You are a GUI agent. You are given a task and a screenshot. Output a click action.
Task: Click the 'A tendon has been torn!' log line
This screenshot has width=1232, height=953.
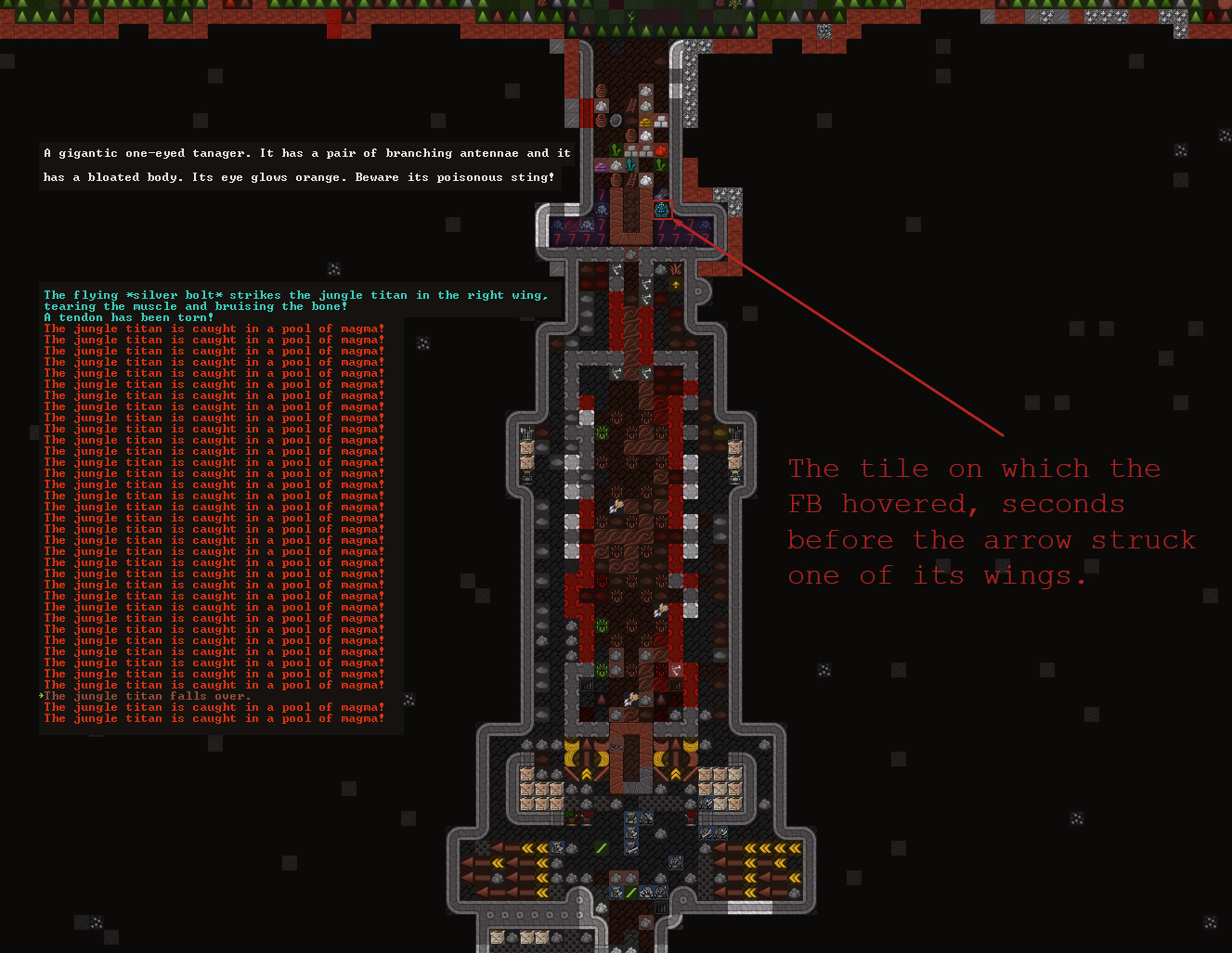[127, 317]
